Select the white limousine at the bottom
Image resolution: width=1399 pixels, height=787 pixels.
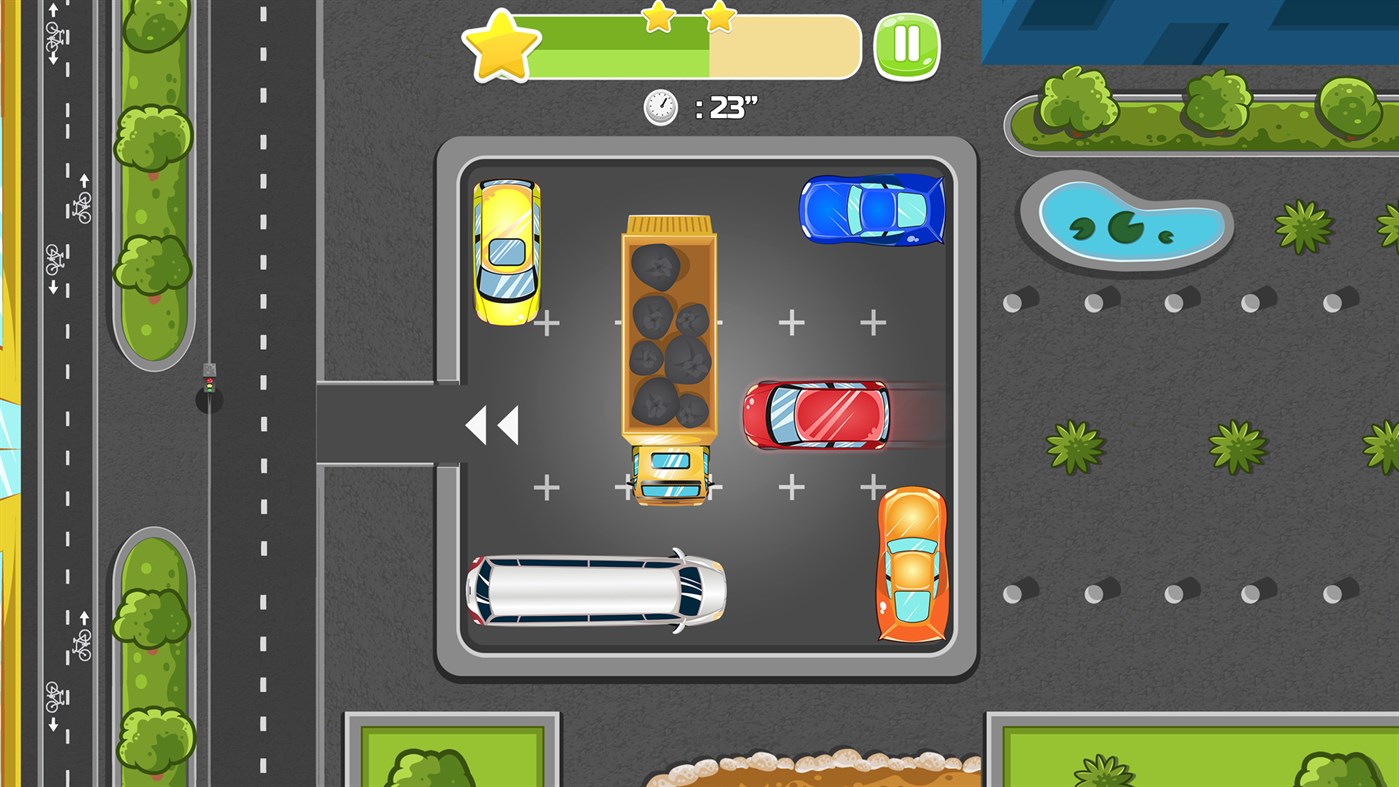597,590
